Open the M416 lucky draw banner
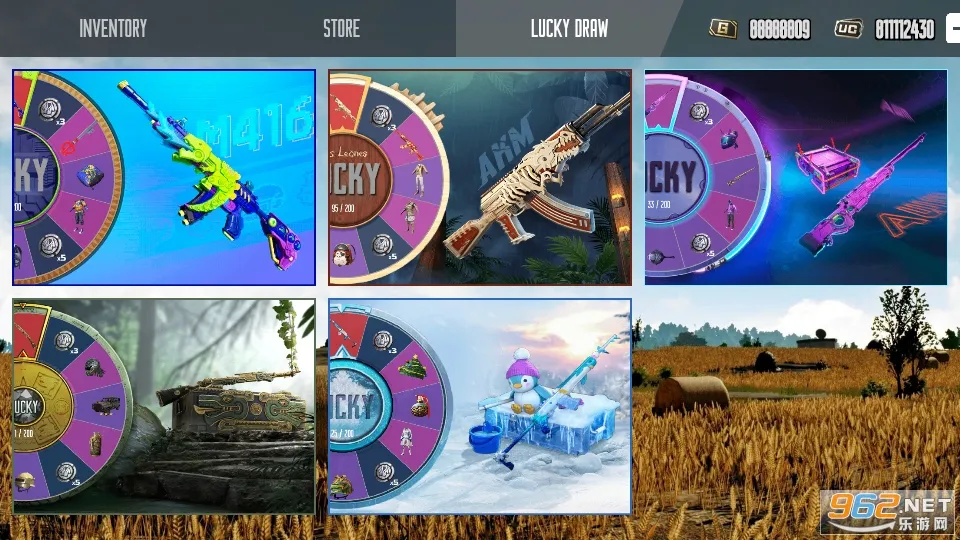The height and width of the screenshot is (540, 960). pos(164,177)
